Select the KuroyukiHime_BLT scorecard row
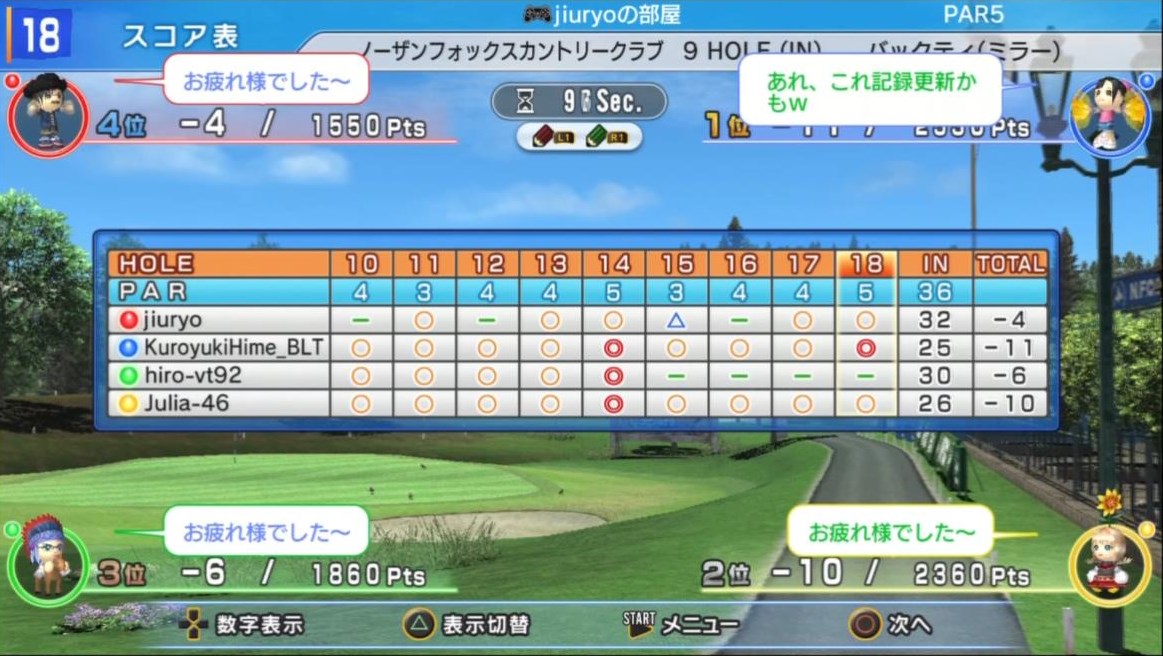Image resolution: width=1163 pixels, height=656 pixels. click(x=213, y=348)
